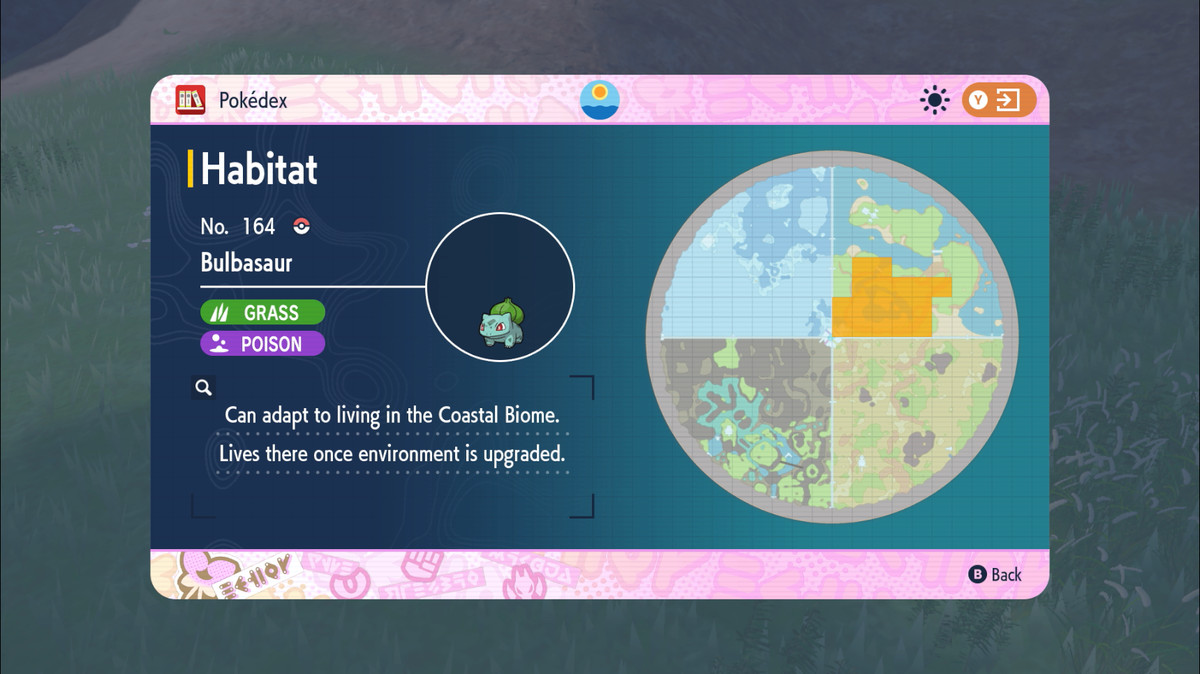1200x674 pixels.
Task: Click the sunrise emblem at top center
Action: pos(600,99)
